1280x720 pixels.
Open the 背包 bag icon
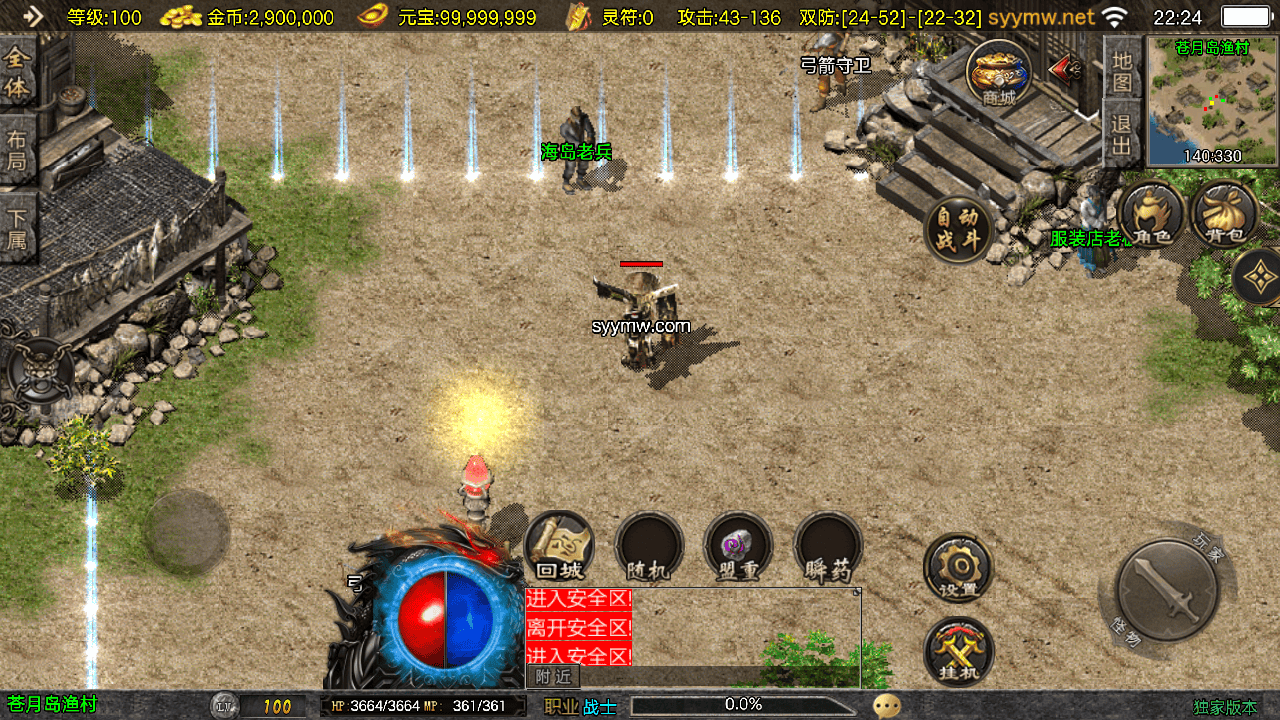click(x=1224, y=215)
